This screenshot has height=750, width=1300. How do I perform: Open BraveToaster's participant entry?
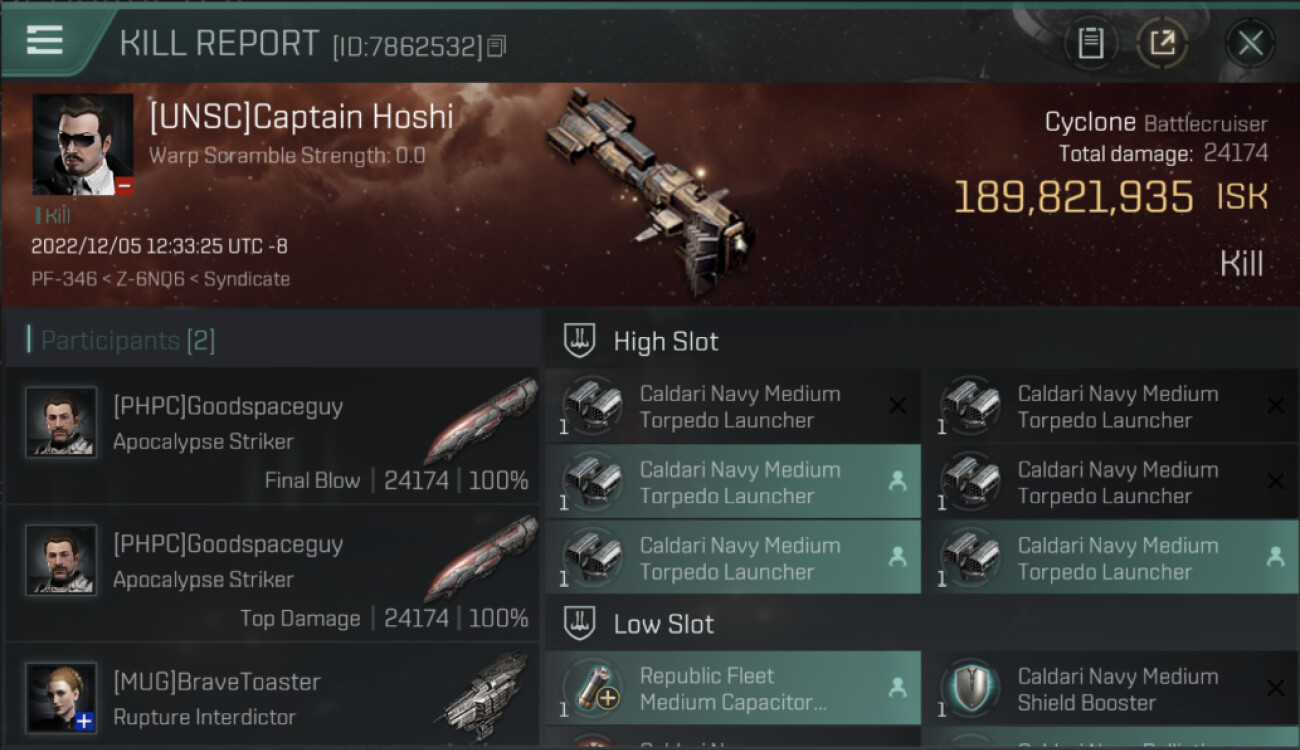[x=272, y=698]
